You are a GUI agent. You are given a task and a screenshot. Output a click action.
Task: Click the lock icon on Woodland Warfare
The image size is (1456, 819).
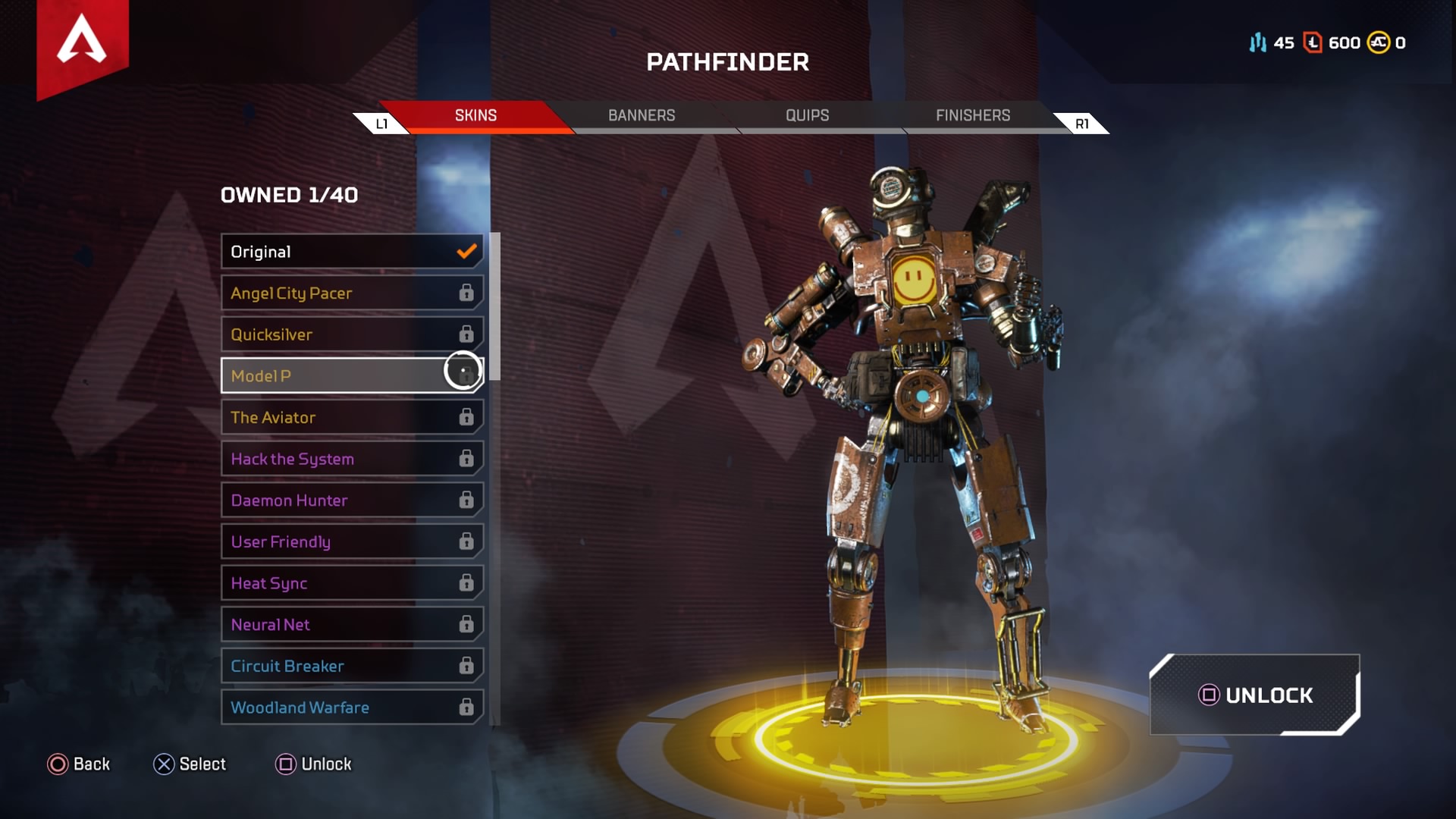click(466, 707)
